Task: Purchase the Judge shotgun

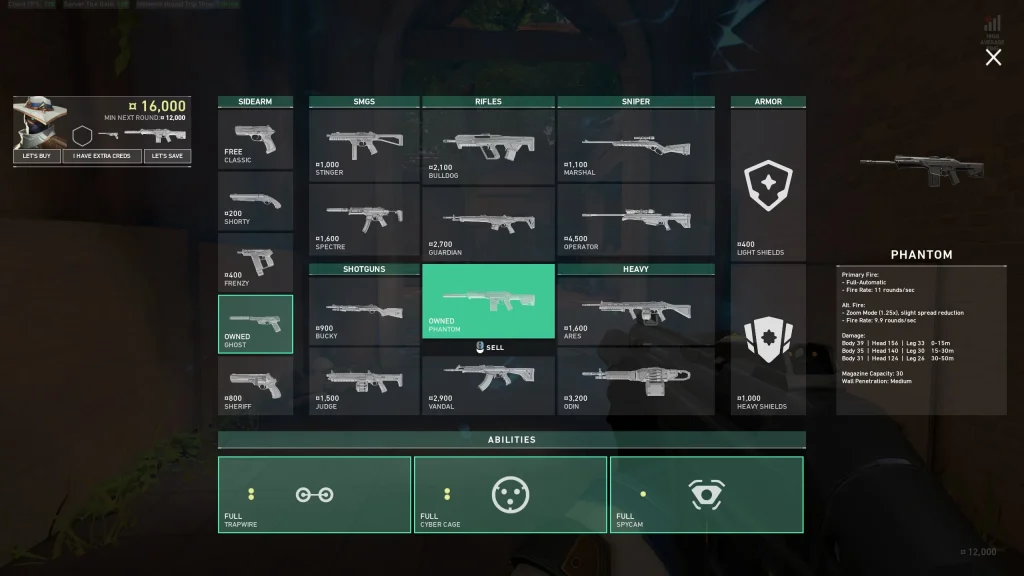Action: [x=363, y=381]
